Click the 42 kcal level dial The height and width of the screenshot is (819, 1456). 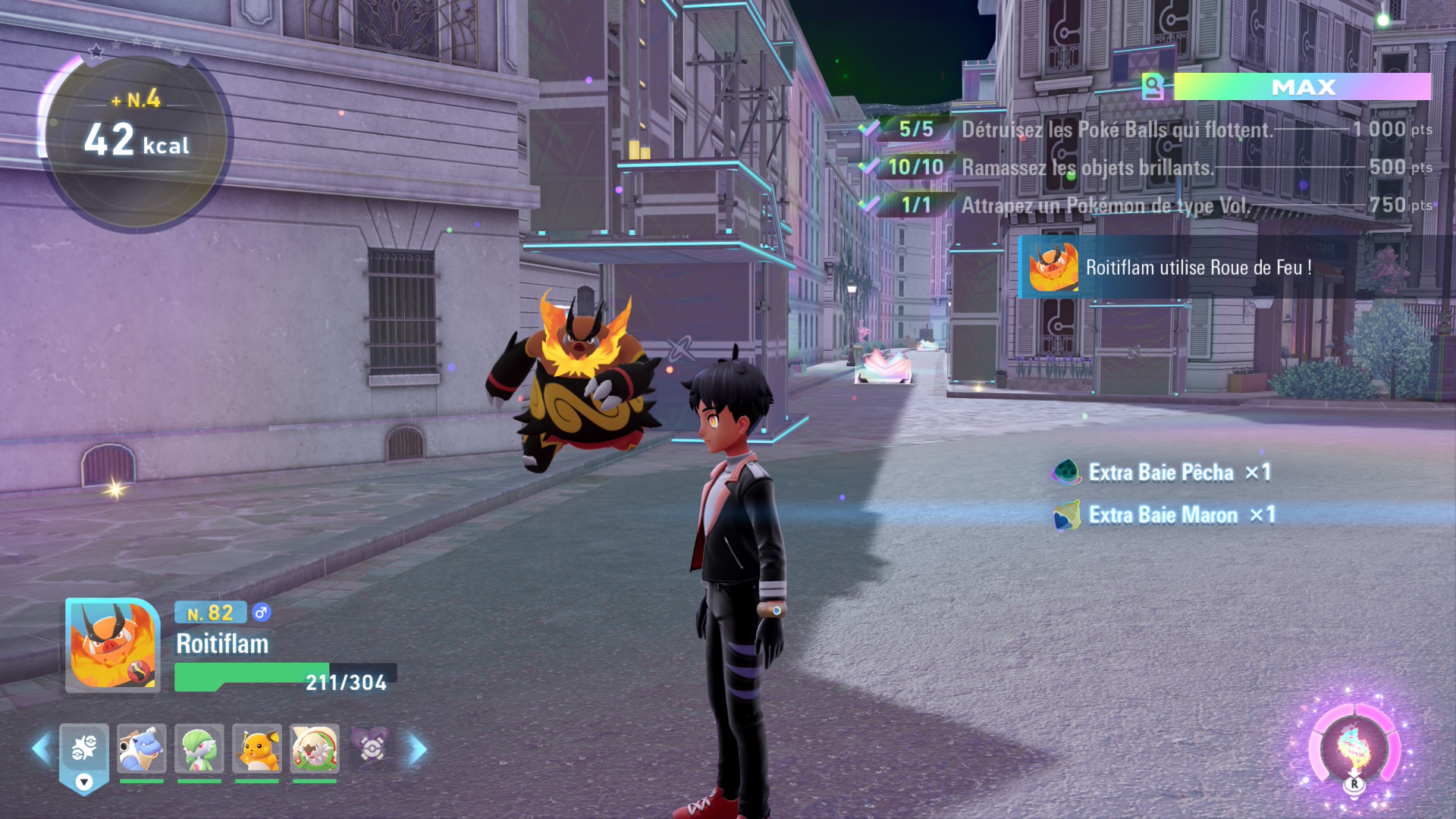136,140
